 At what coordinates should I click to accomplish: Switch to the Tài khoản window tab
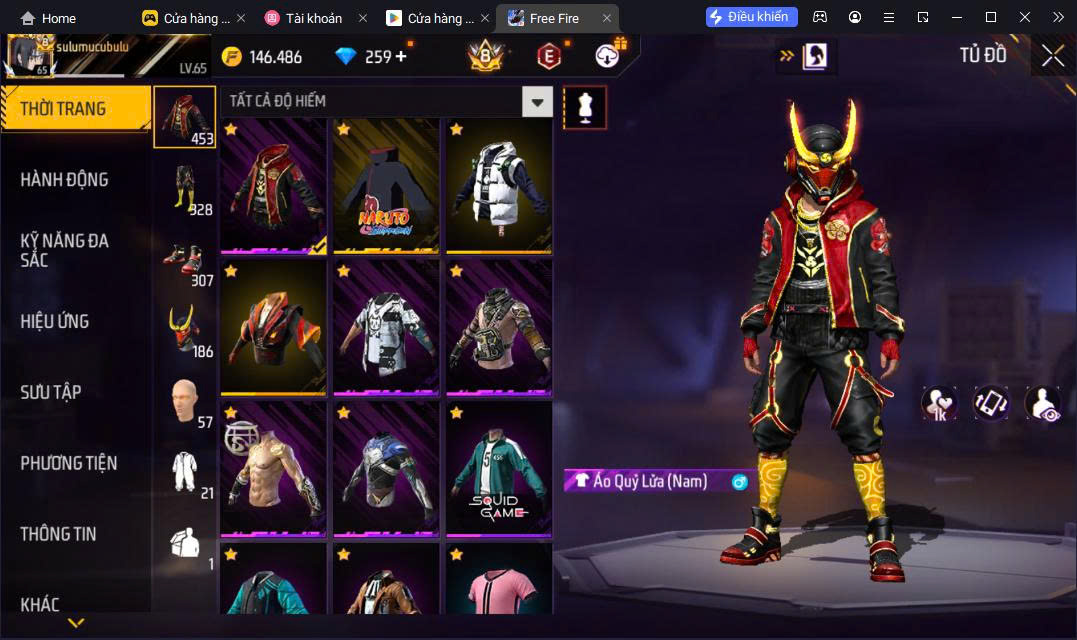(313, 18)
